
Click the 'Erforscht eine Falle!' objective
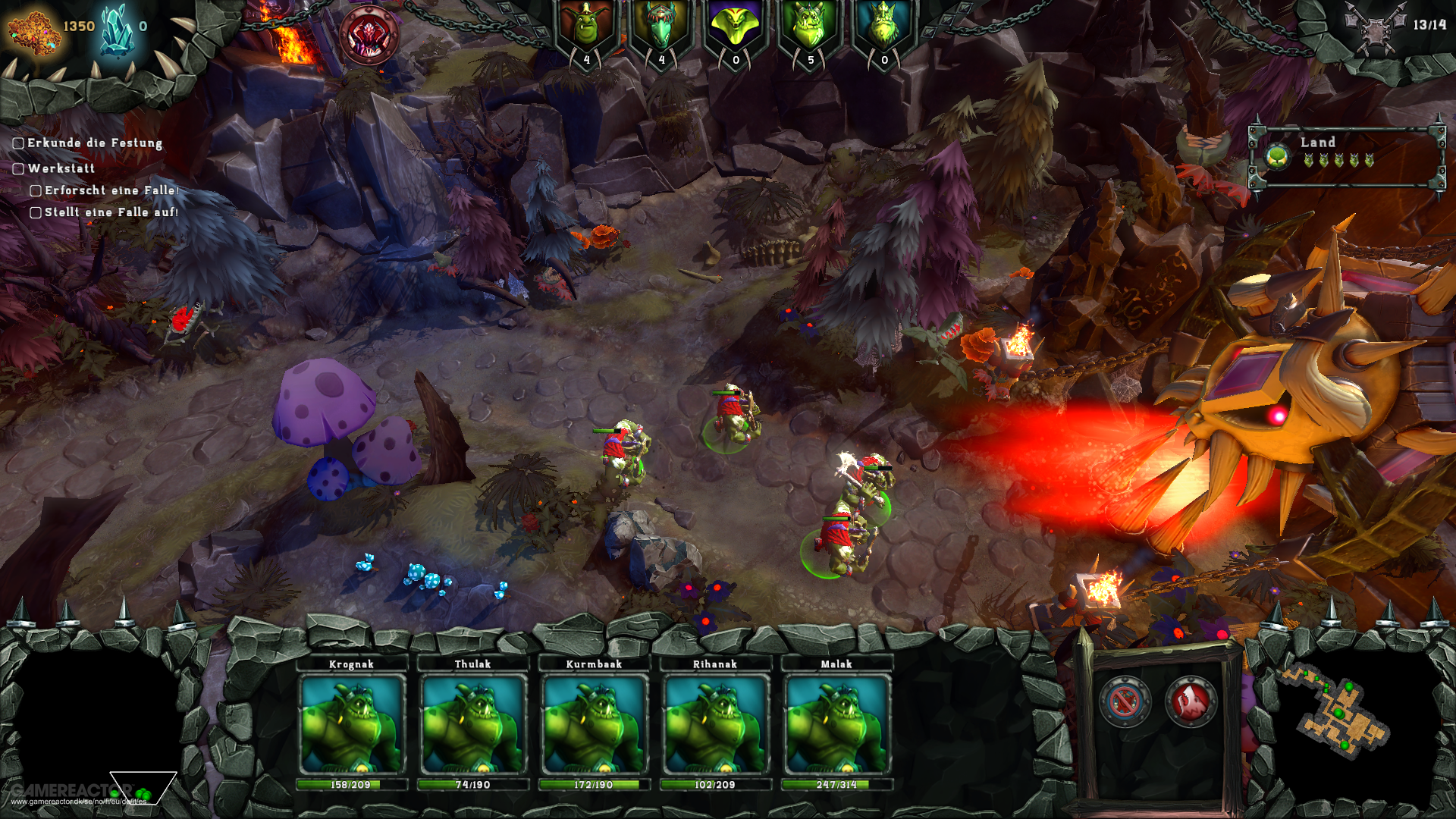coord(111,190)
